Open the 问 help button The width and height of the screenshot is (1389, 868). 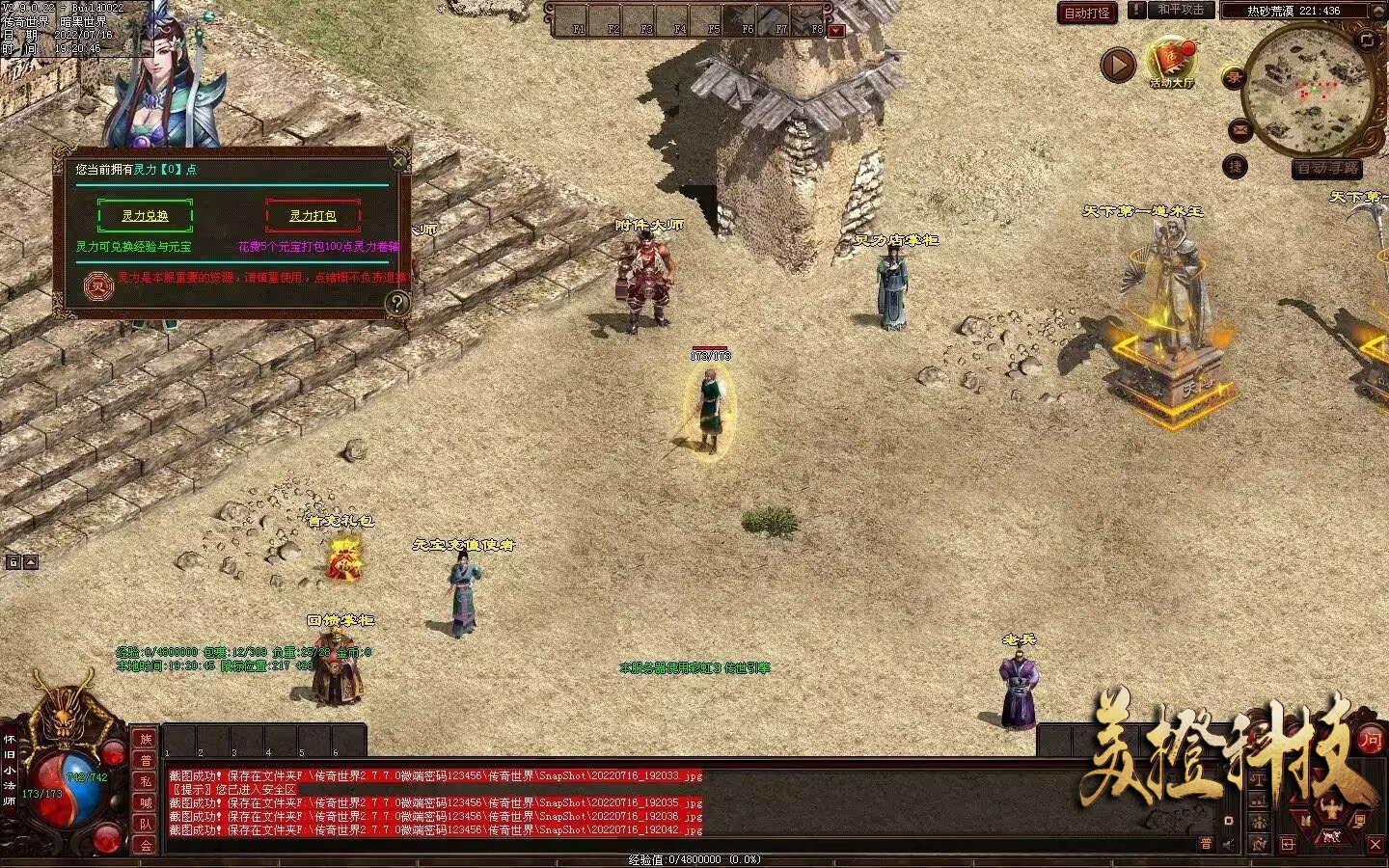pyautogui.click(x=1371, y=740)
